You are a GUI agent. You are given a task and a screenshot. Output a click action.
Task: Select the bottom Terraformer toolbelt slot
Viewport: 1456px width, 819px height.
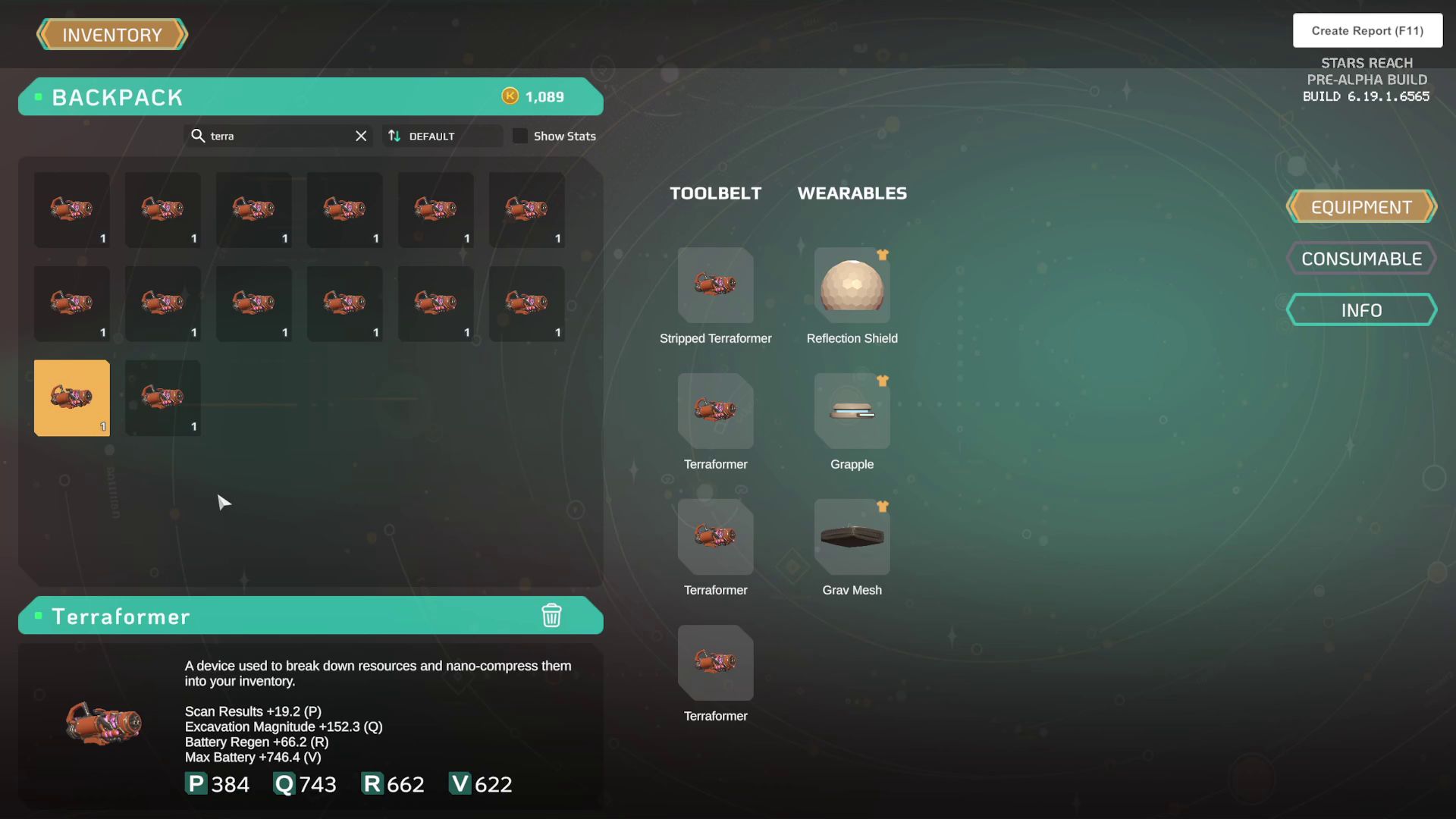(715, 663)
